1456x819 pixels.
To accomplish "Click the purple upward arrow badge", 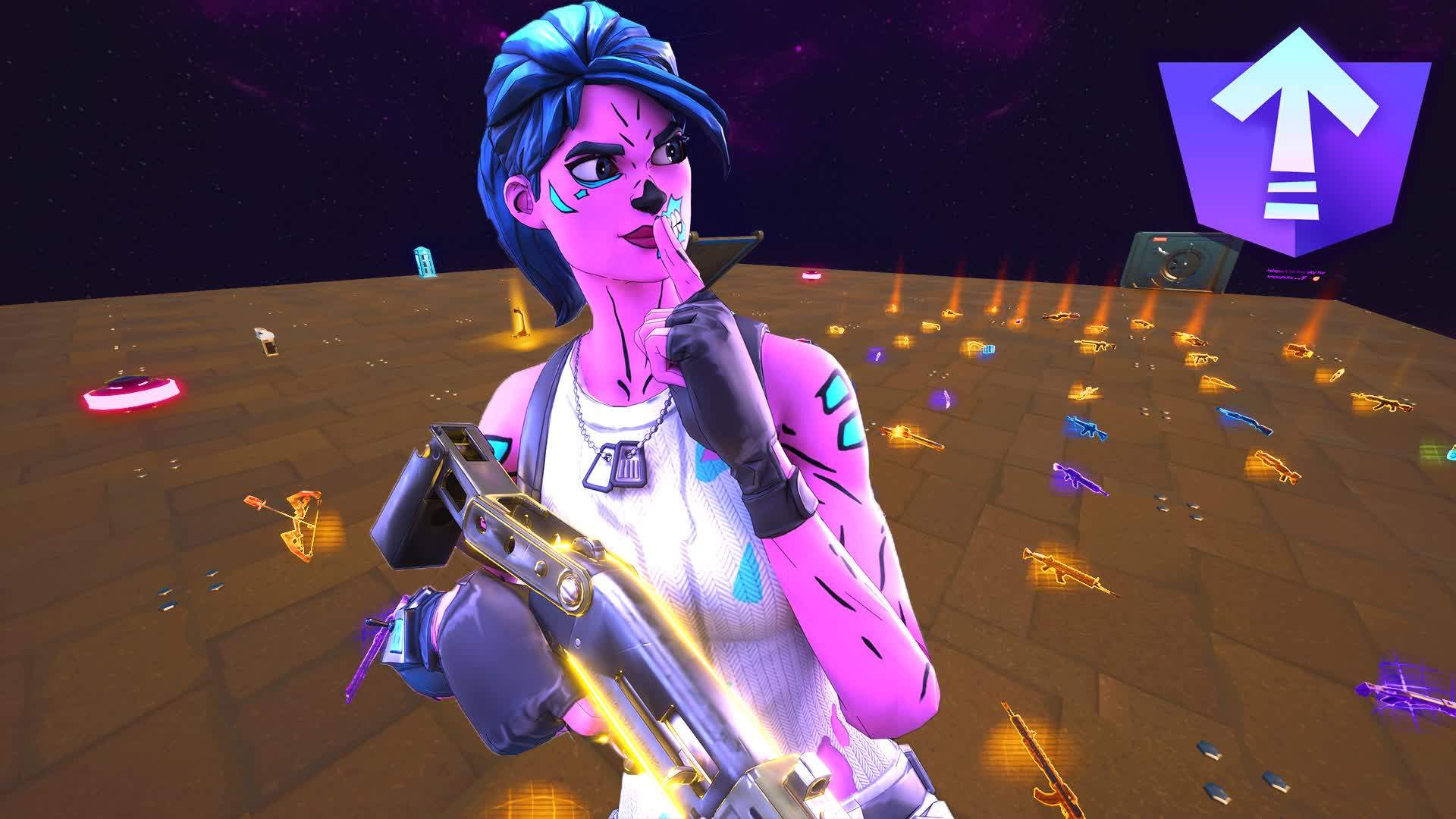I will (1294, 140).
